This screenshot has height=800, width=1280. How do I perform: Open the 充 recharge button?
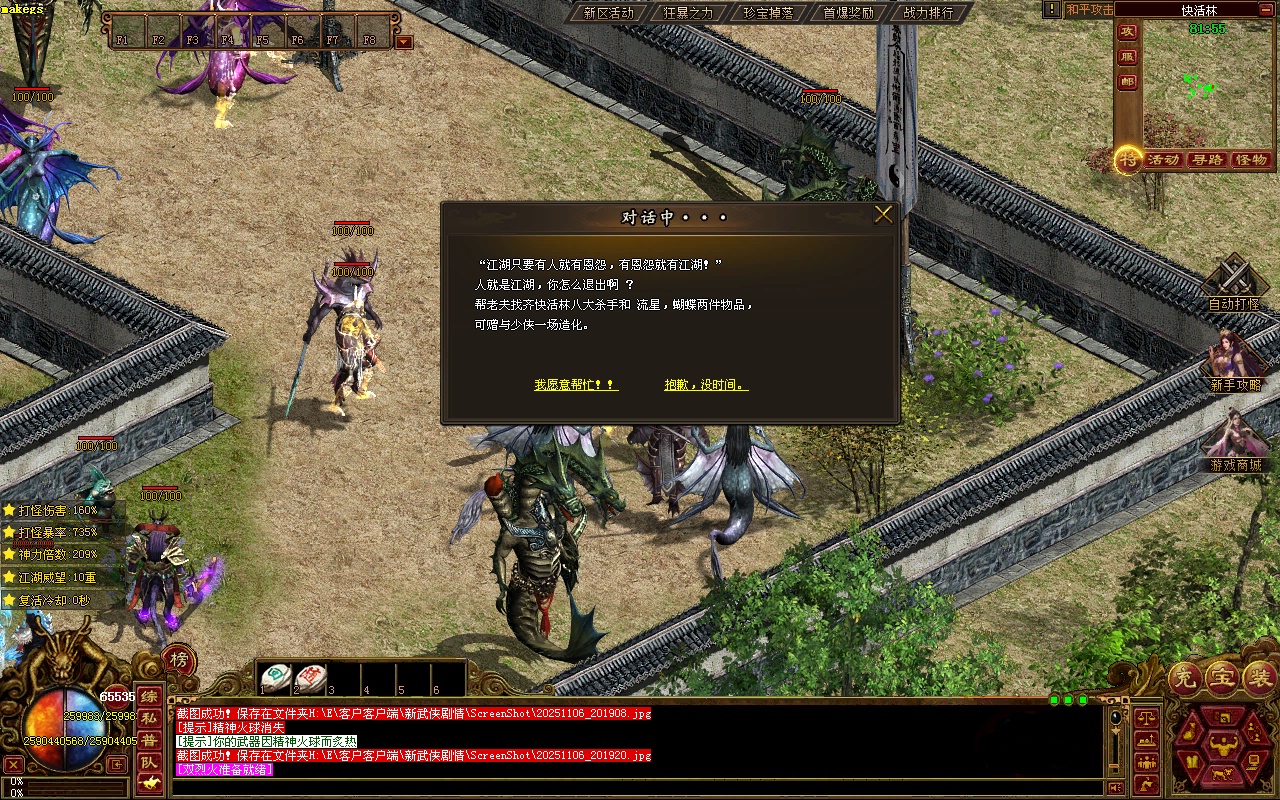click(x=1183, y=678)
